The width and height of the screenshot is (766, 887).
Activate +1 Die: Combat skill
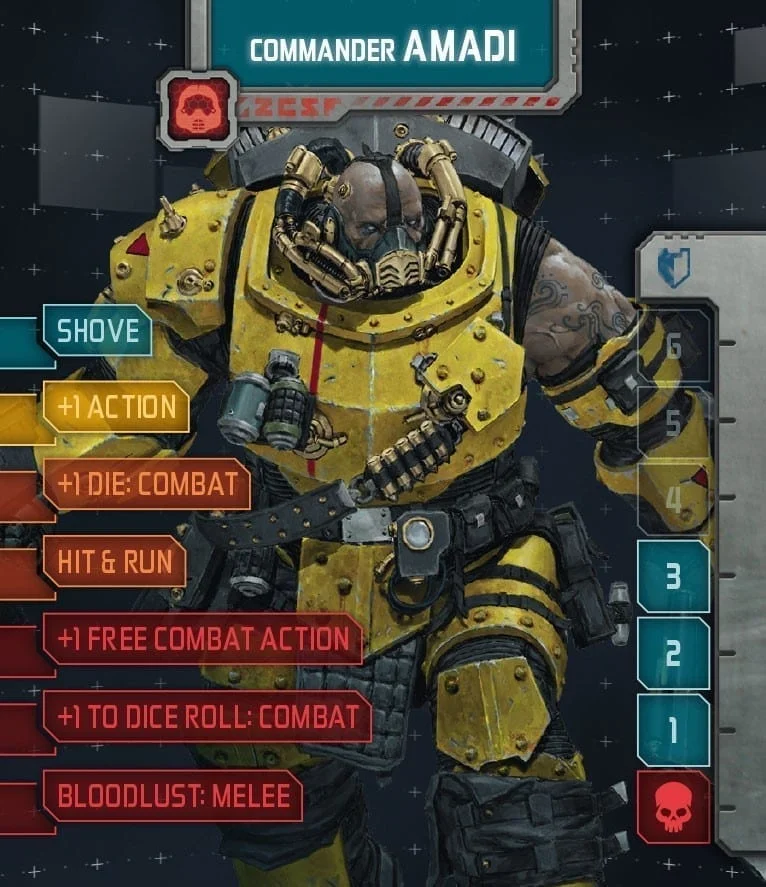tap(146, 485)
